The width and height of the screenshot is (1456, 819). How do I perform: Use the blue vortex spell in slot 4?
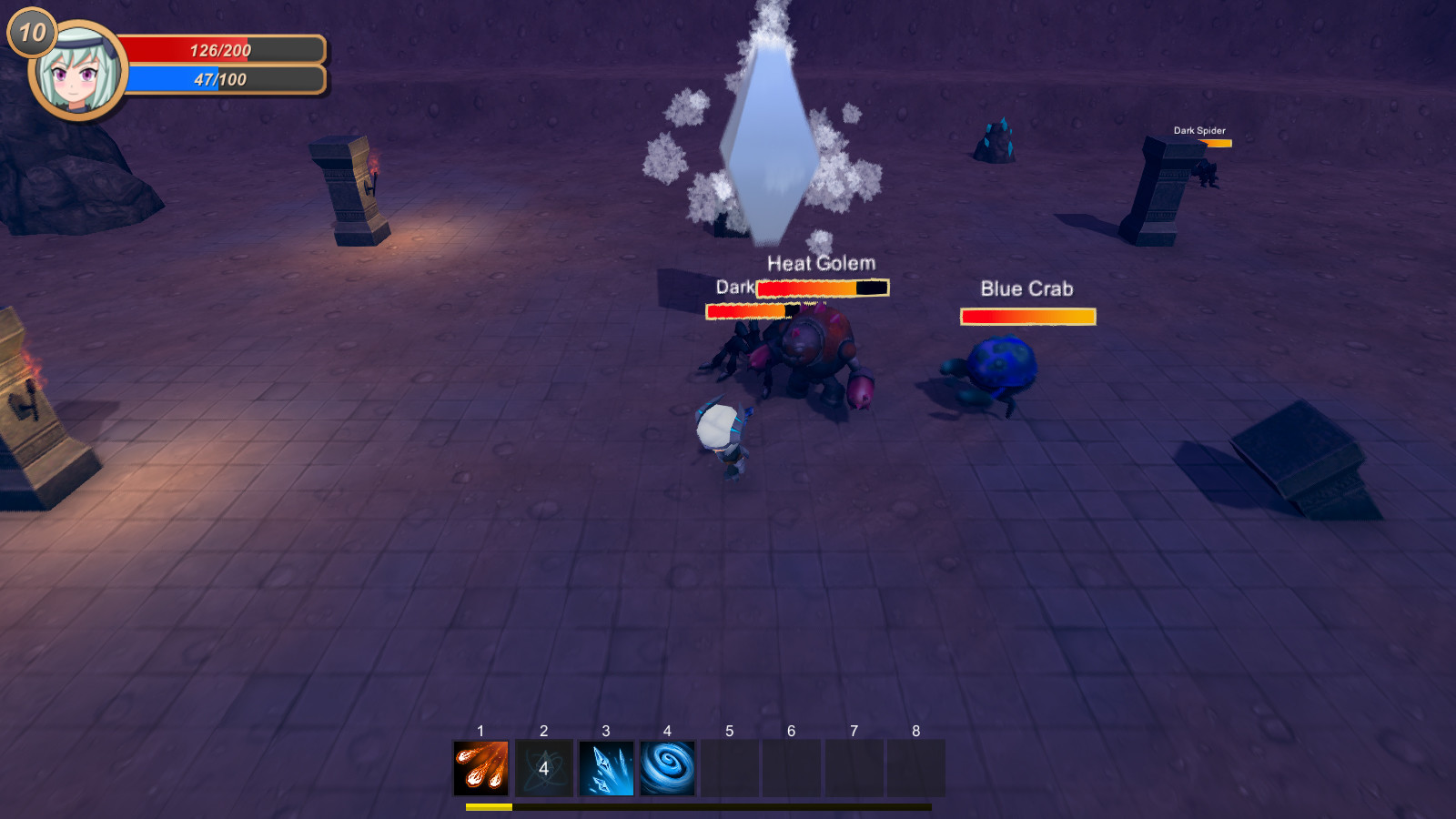click(667, 767)
